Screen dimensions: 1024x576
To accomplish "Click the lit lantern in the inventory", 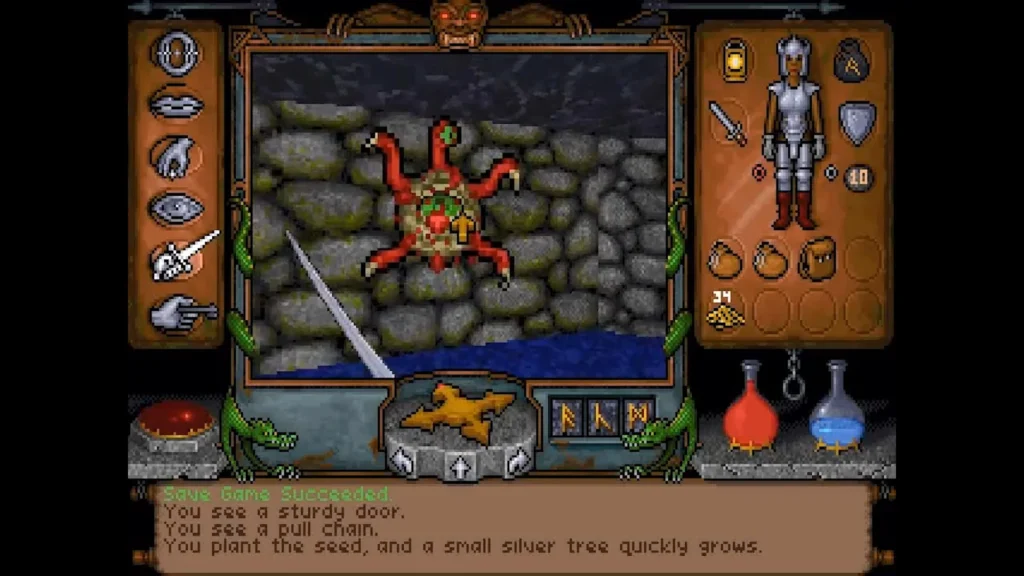I will 735,58.
